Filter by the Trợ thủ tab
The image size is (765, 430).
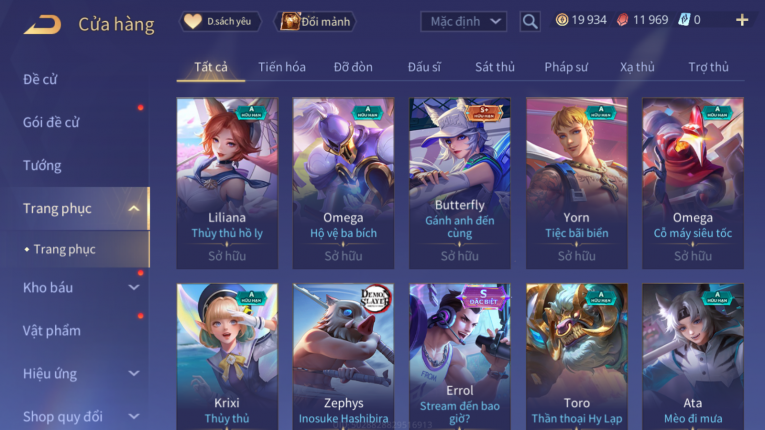click(x=708, y=67)
